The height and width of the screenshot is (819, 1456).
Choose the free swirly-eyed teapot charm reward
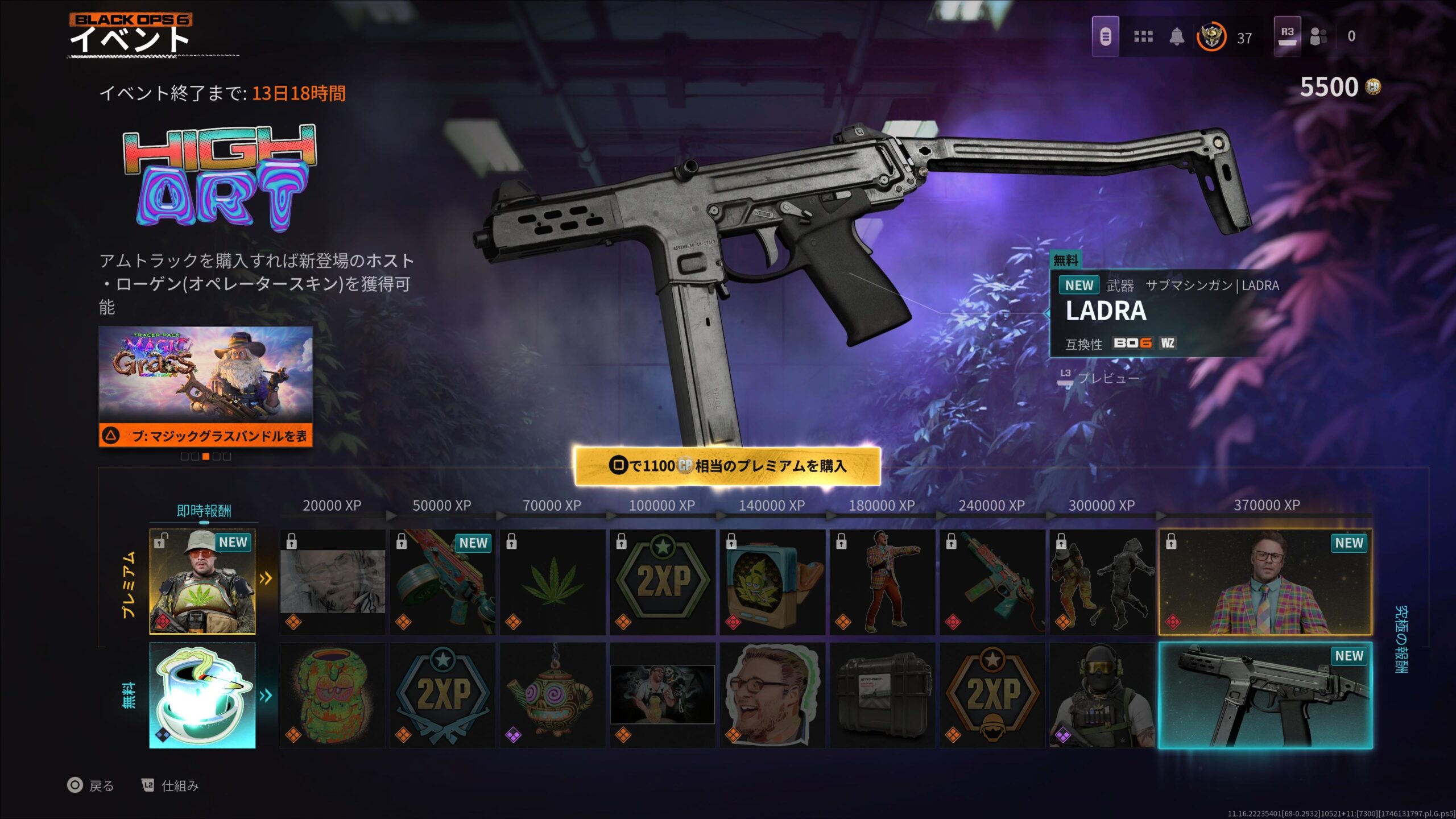pos(552,695)
